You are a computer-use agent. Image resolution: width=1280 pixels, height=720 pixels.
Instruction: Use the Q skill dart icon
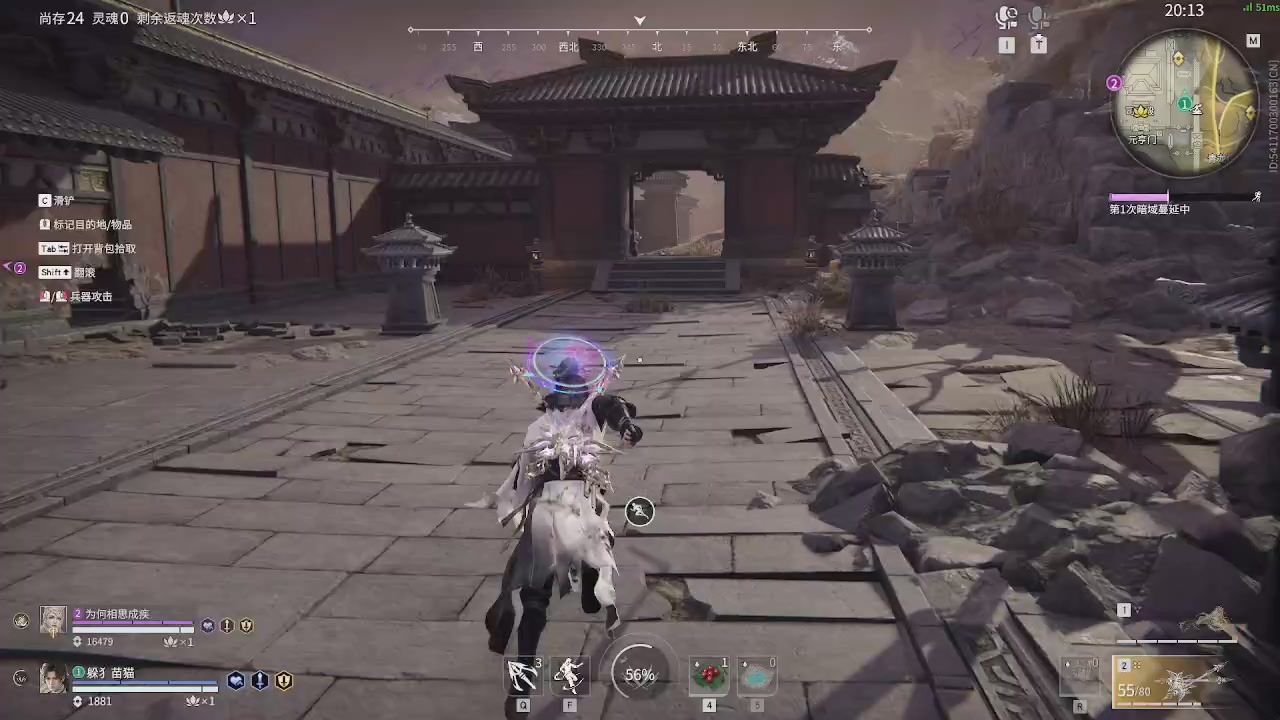(523, 675)
